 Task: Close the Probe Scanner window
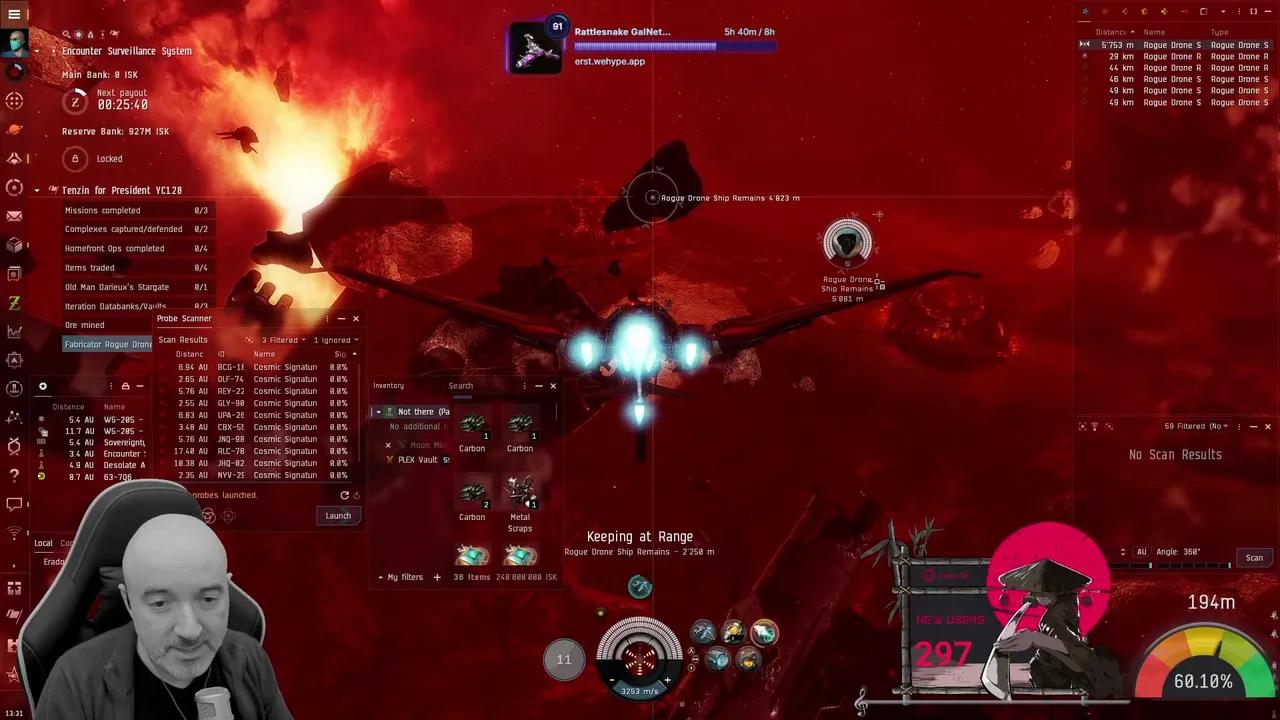tap(355, 319)
